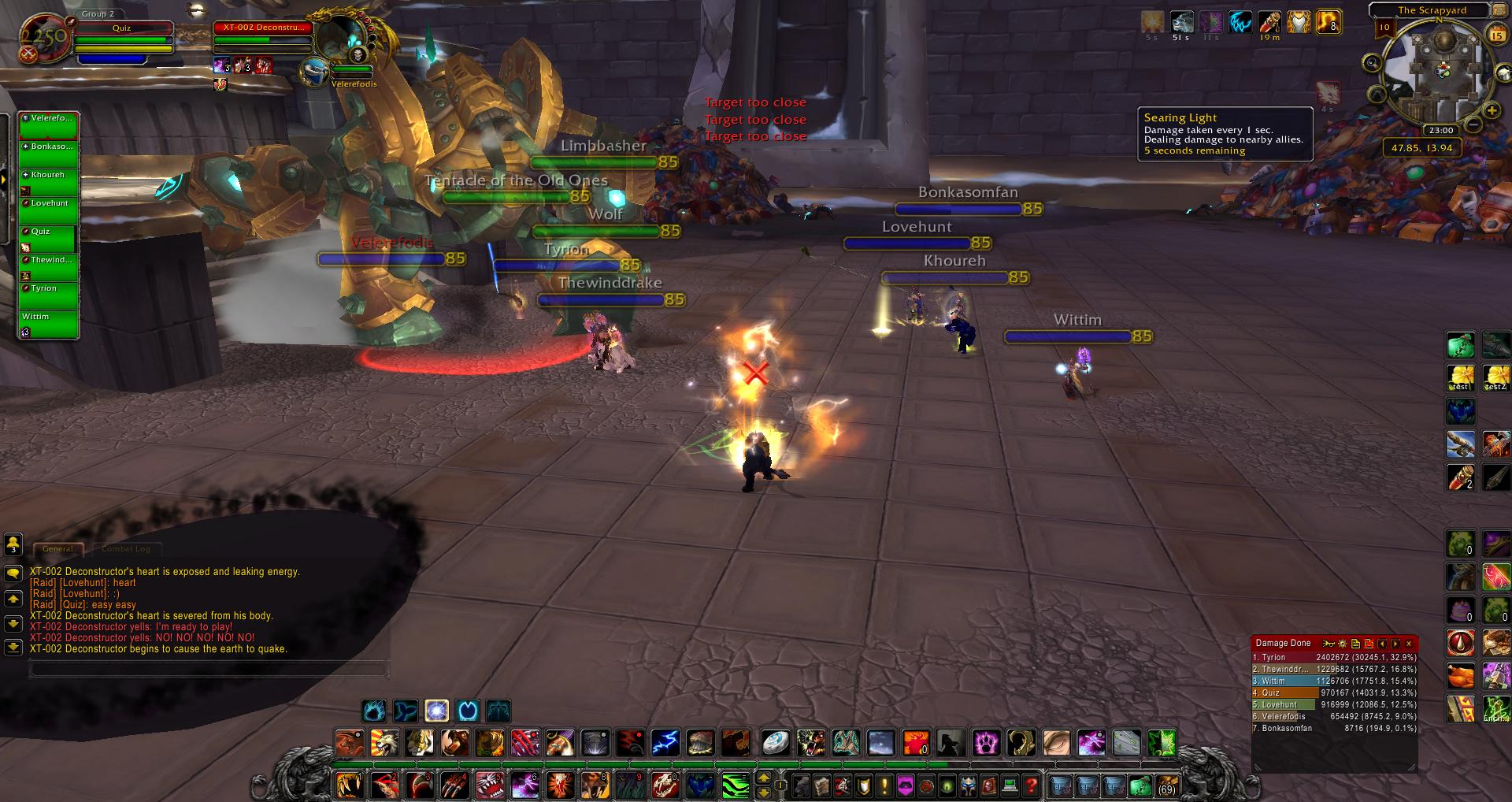Select Wittim's raid frame
The width and height of the screenshot is (1512, 802).
48,324
